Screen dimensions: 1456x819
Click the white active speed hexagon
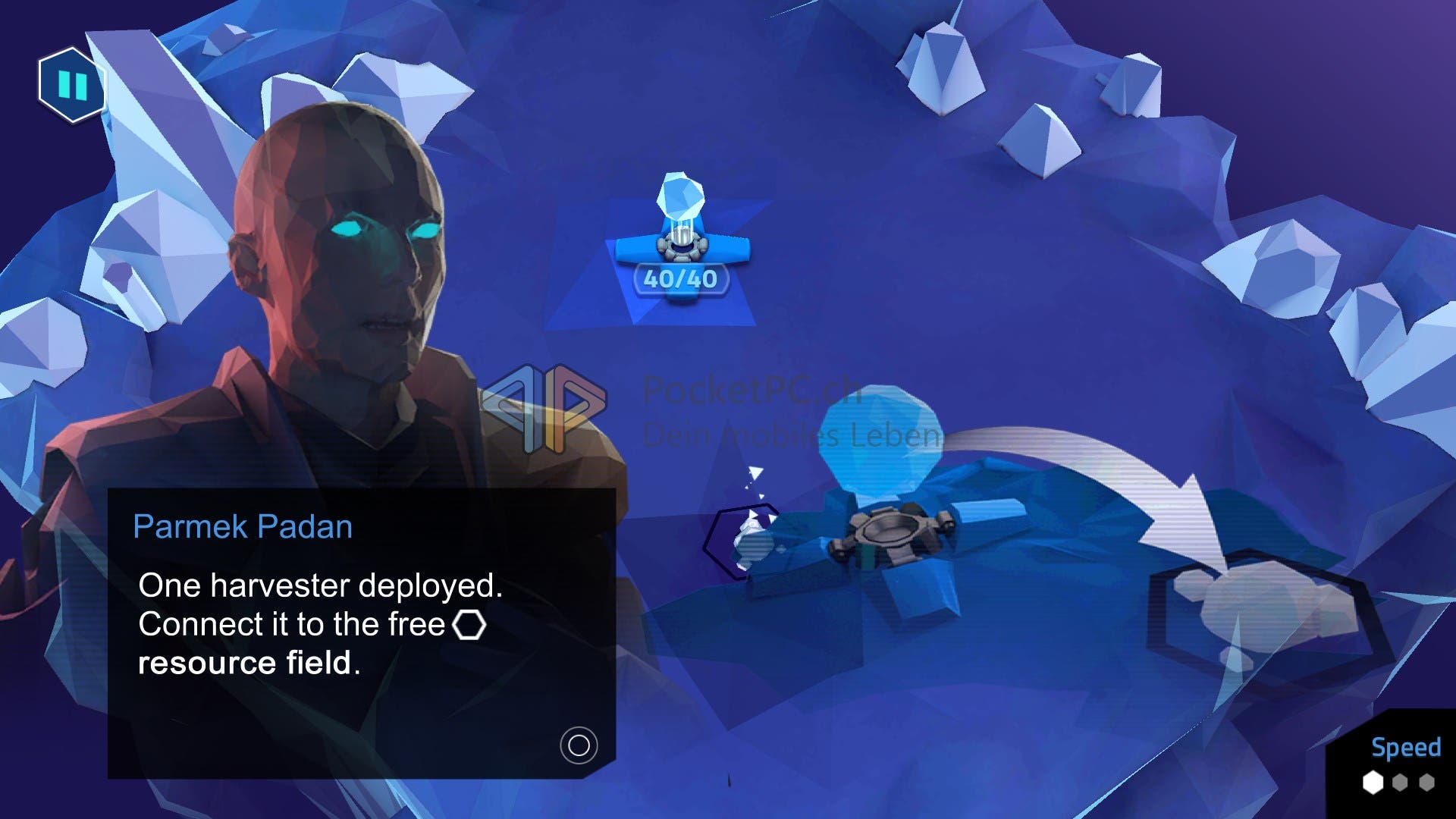point(1373,783)
